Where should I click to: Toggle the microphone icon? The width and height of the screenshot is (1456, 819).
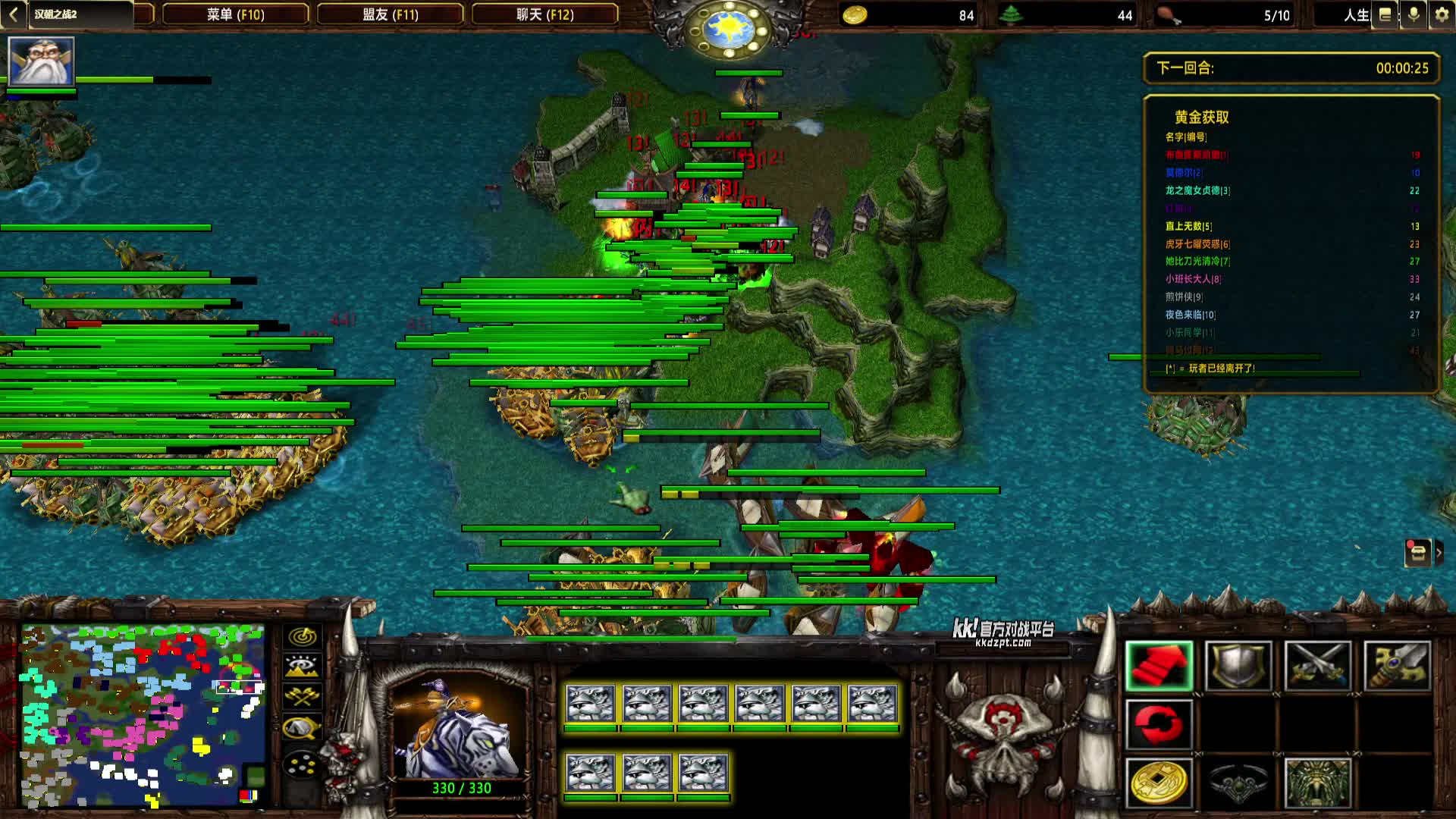(1414, 15)
